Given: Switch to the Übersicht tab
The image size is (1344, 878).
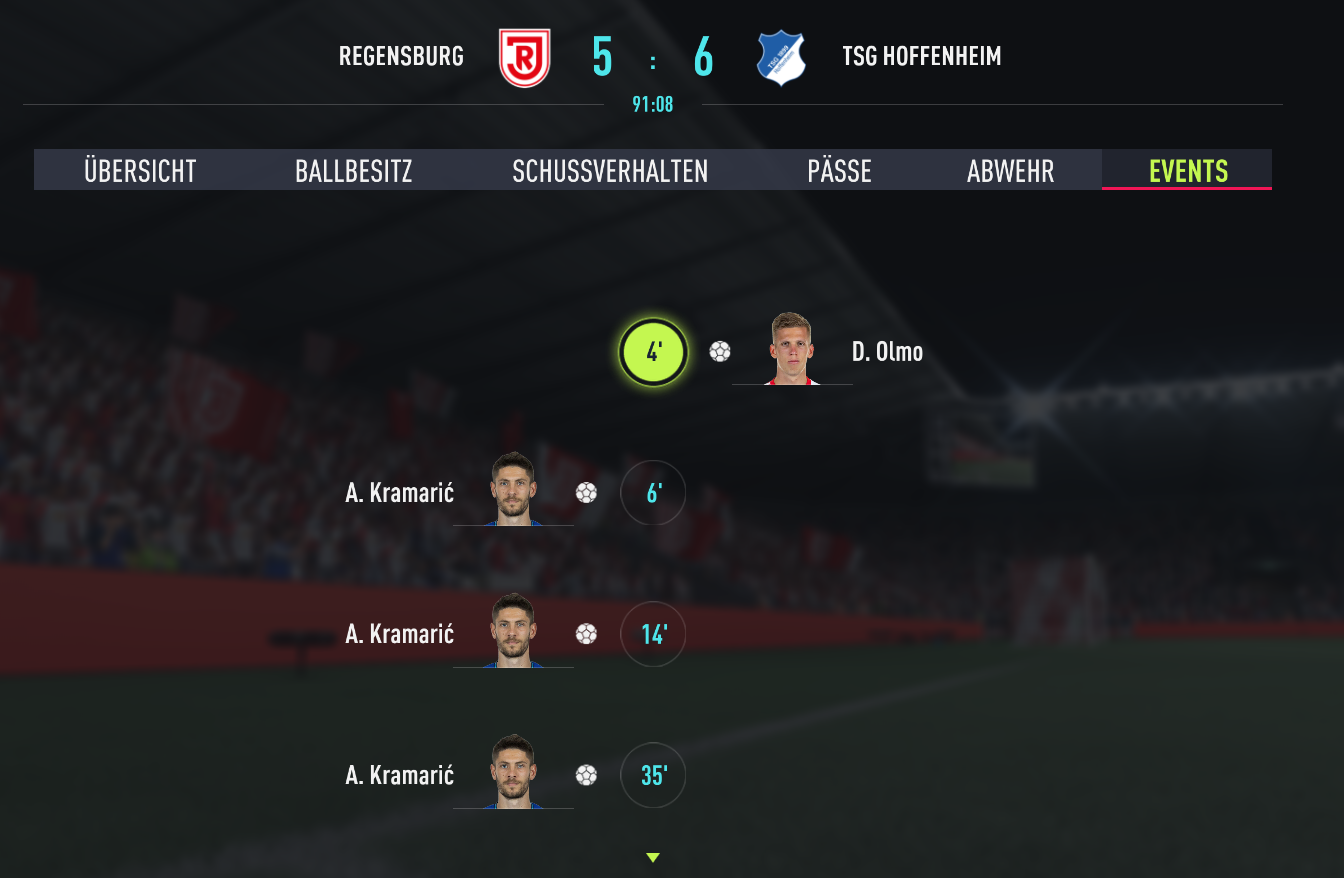Looking at the screenshot, I should coord(140,171).
